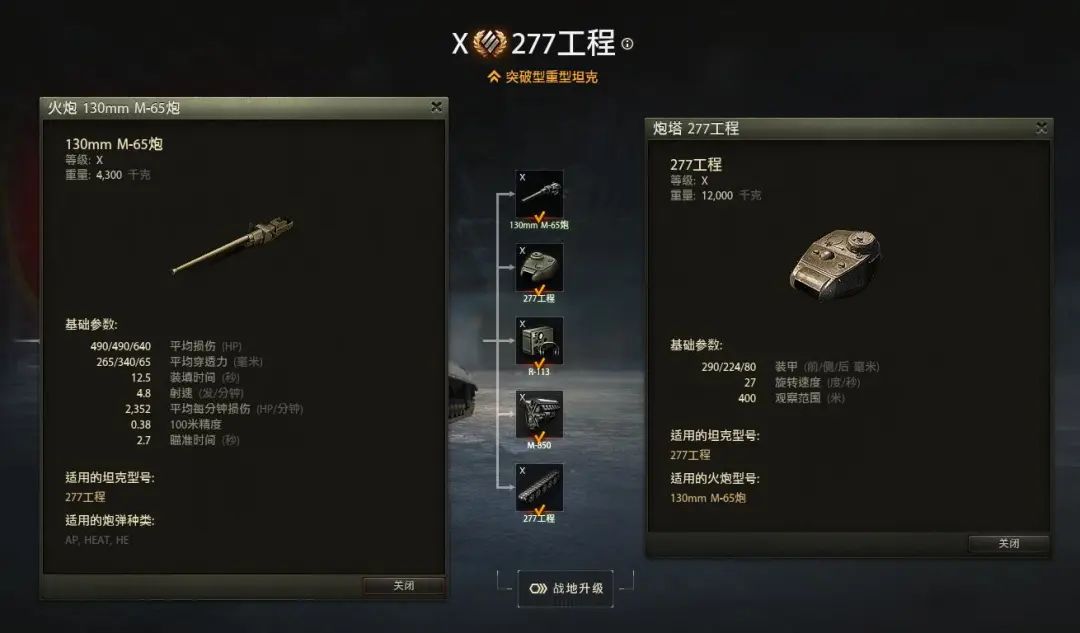Show vehicle info via the title's info icon
The height and width of the screenshot is (633, 1080).
click(627, 44)
